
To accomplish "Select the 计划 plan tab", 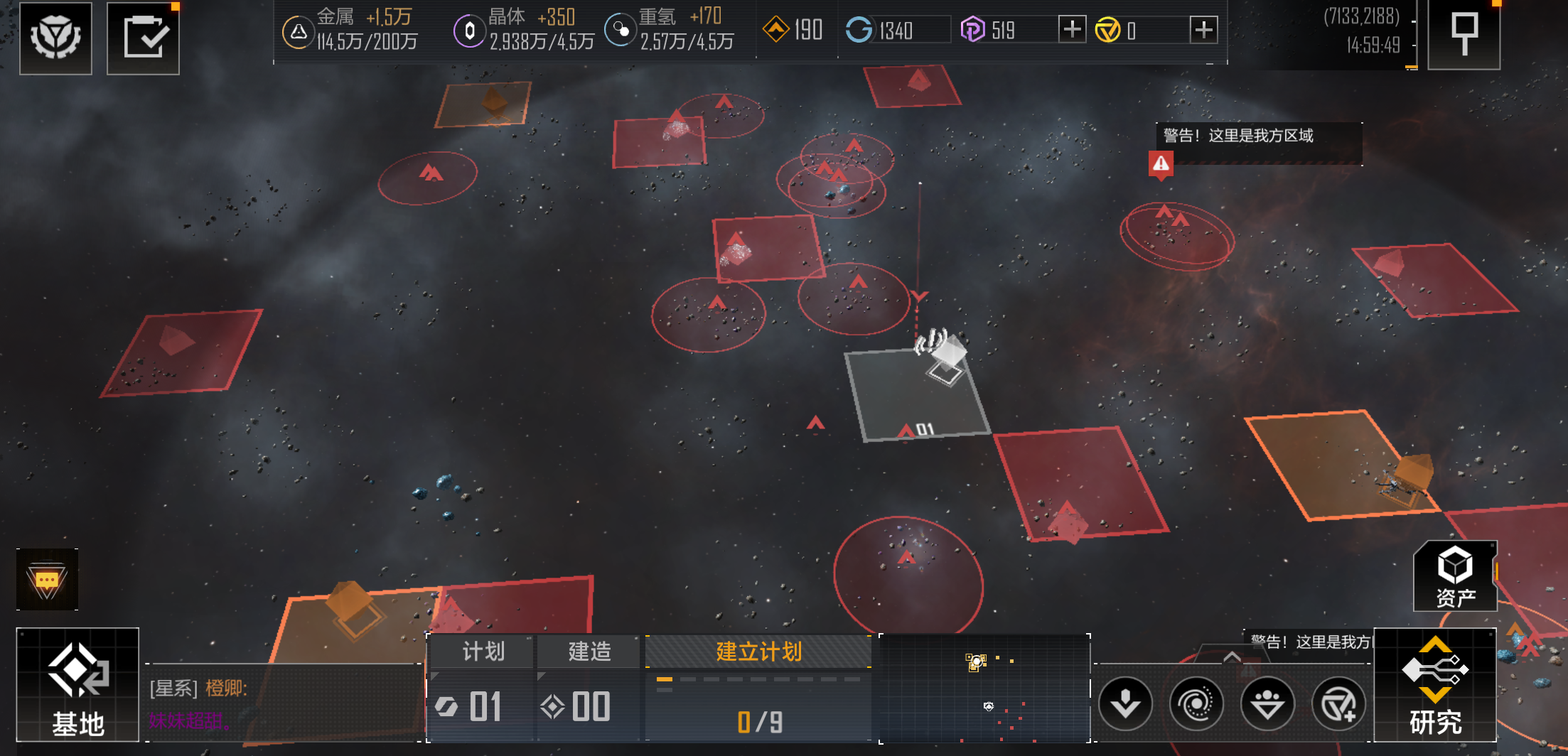I will (482, 652).
